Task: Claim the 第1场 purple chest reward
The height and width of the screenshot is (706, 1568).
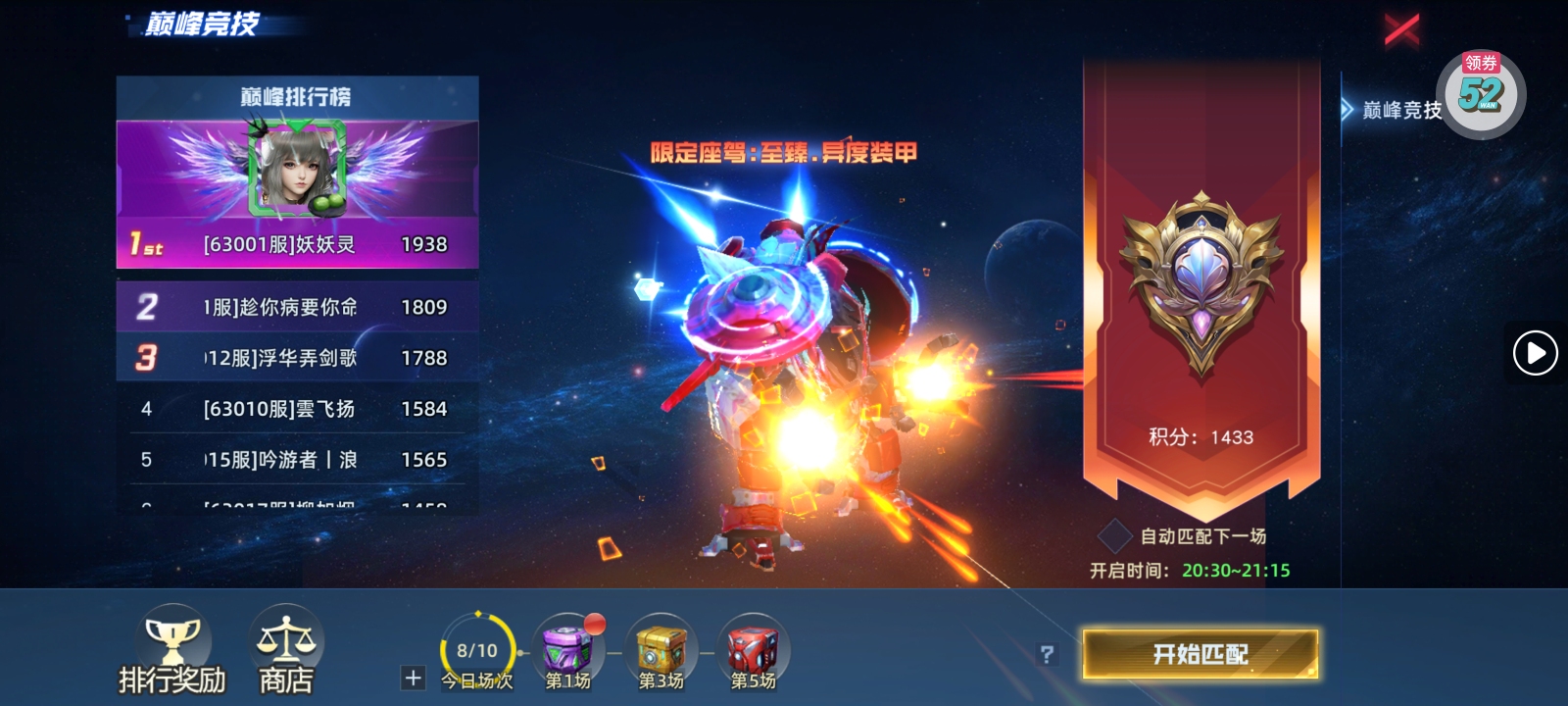Action: click(x=567, y=647)
